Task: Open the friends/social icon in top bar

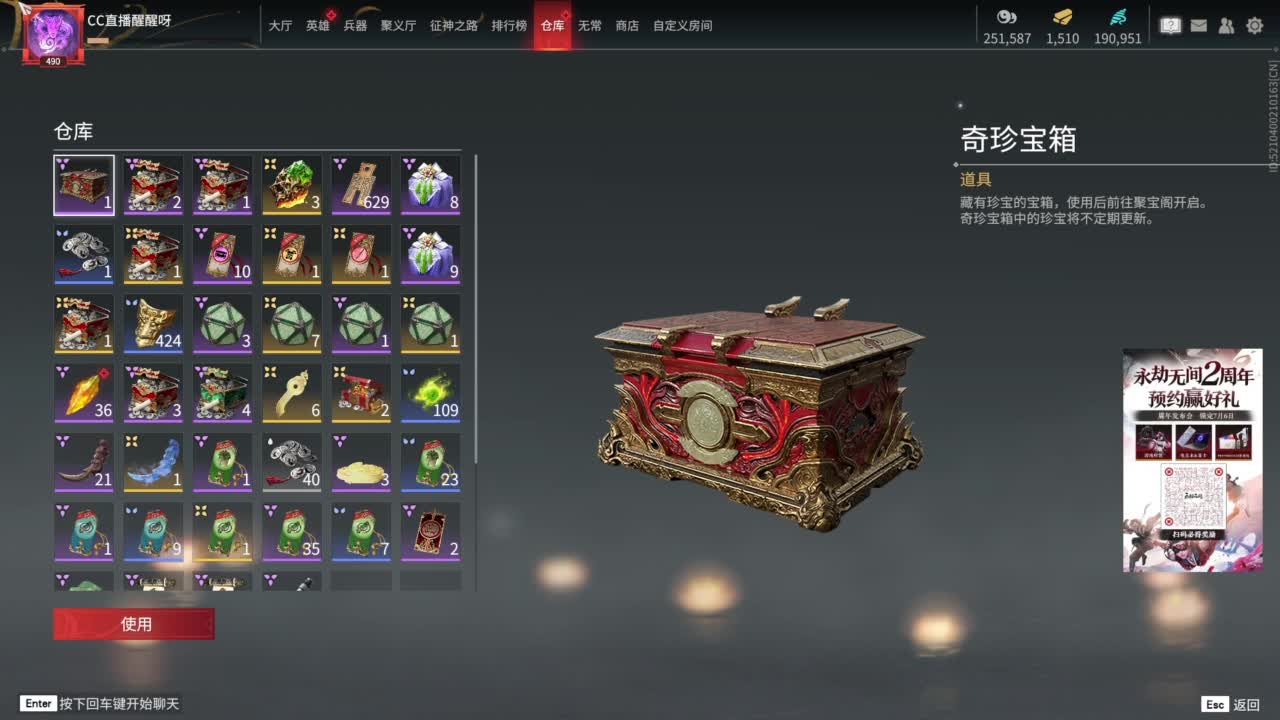Action: [x=1226, y=25]
